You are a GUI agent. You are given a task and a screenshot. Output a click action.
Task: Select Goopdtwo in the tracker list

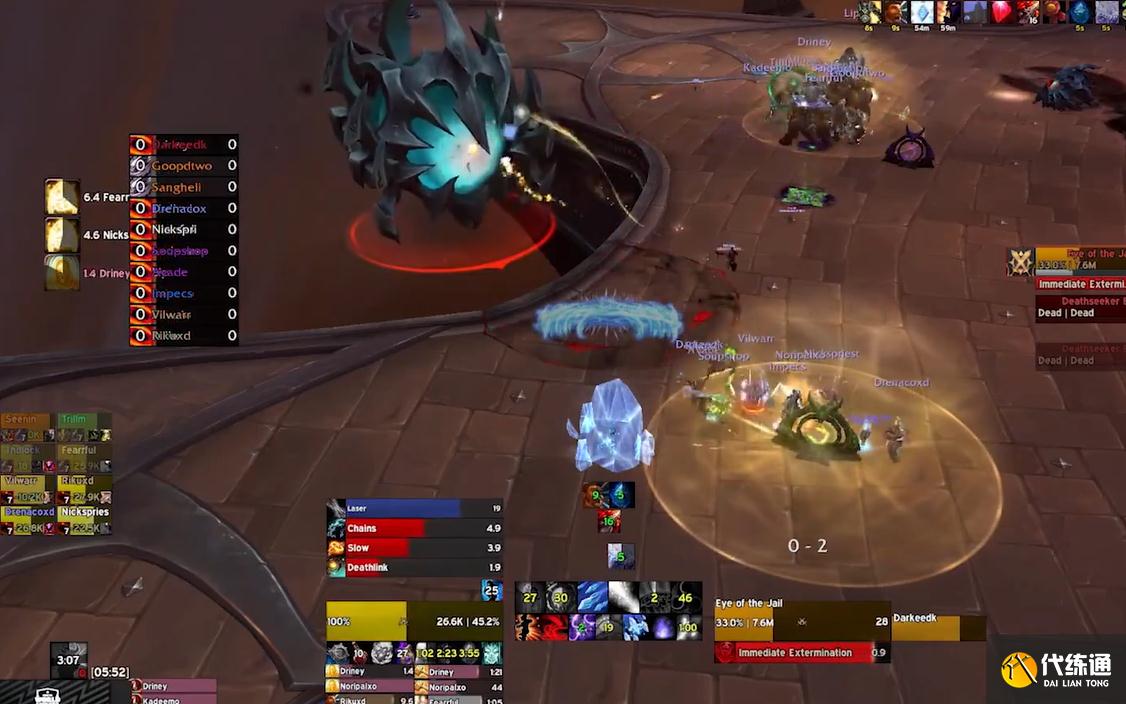184,166
